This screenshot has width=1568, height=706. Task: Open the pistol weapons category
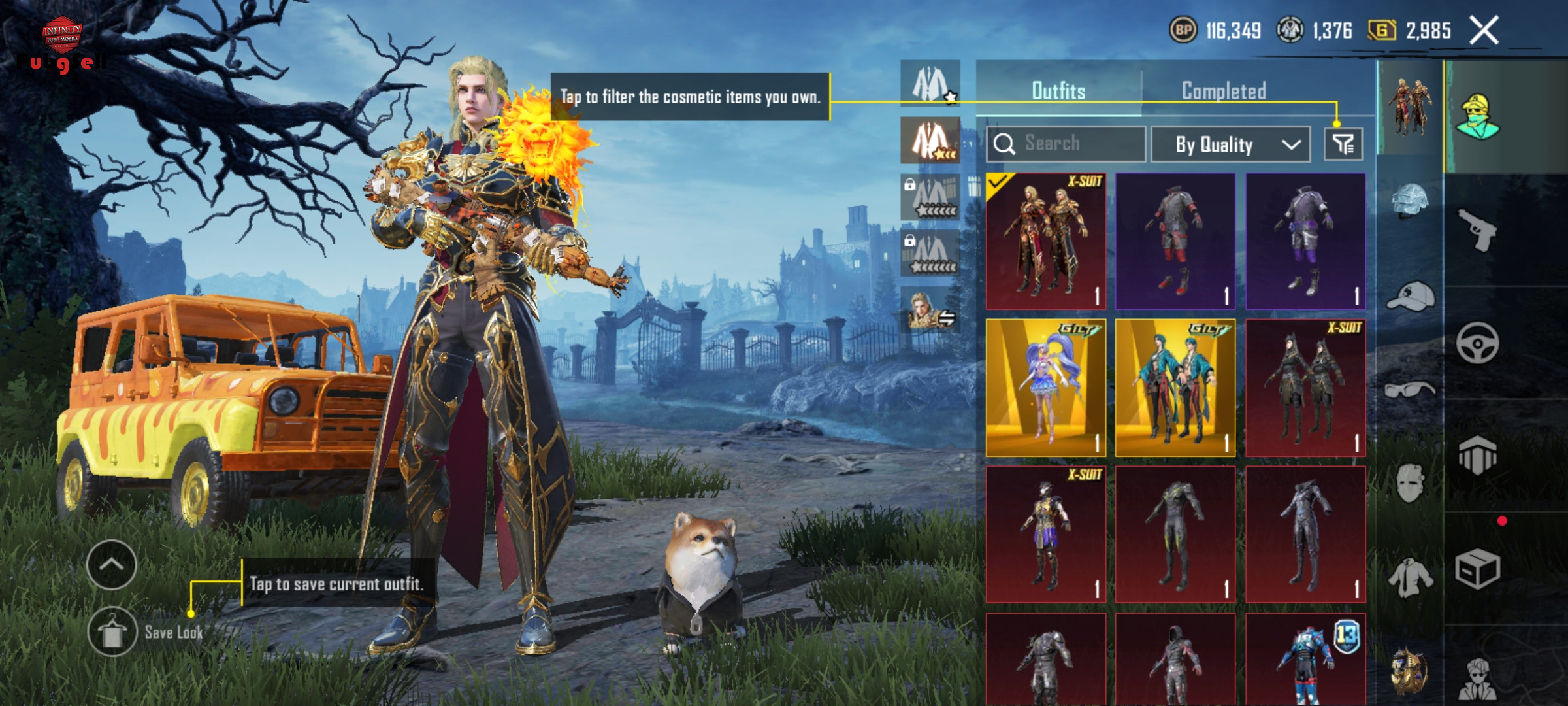click(1478, 230)
